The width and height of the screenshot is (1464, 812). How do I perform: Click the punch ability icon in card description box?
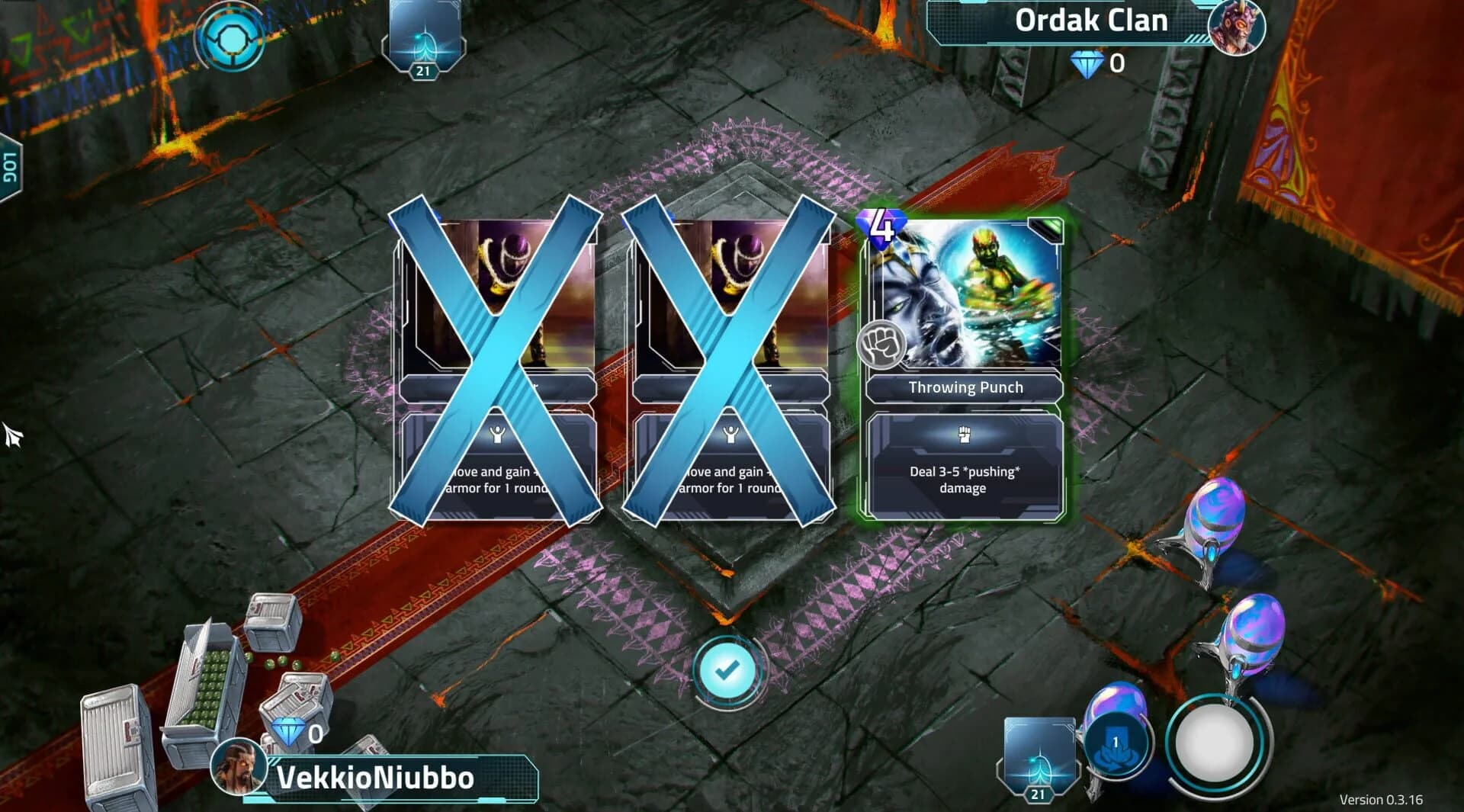[965, 435]
